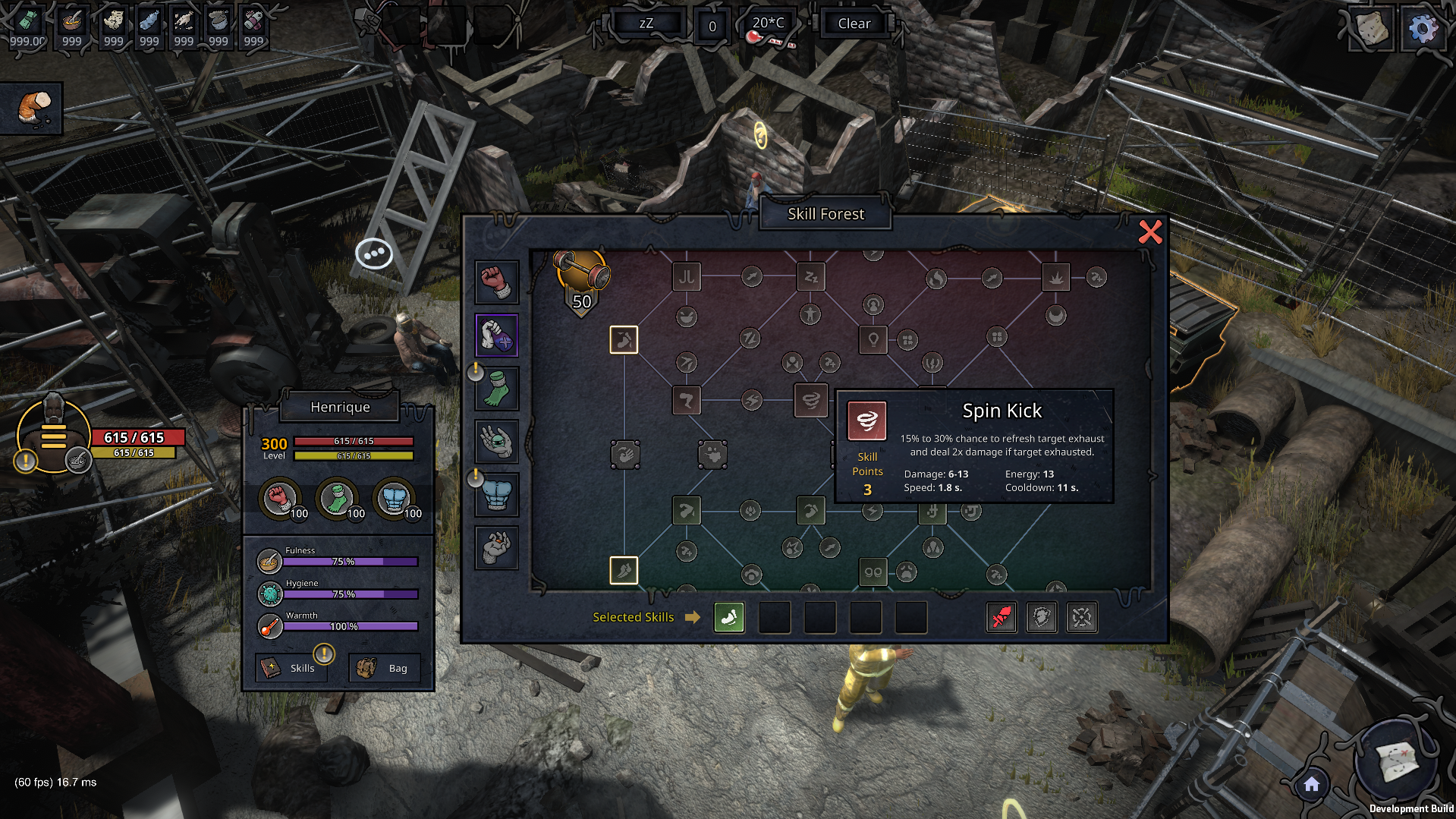
Task: Open the settings gear menu
Action: (x=1423, y=29)
